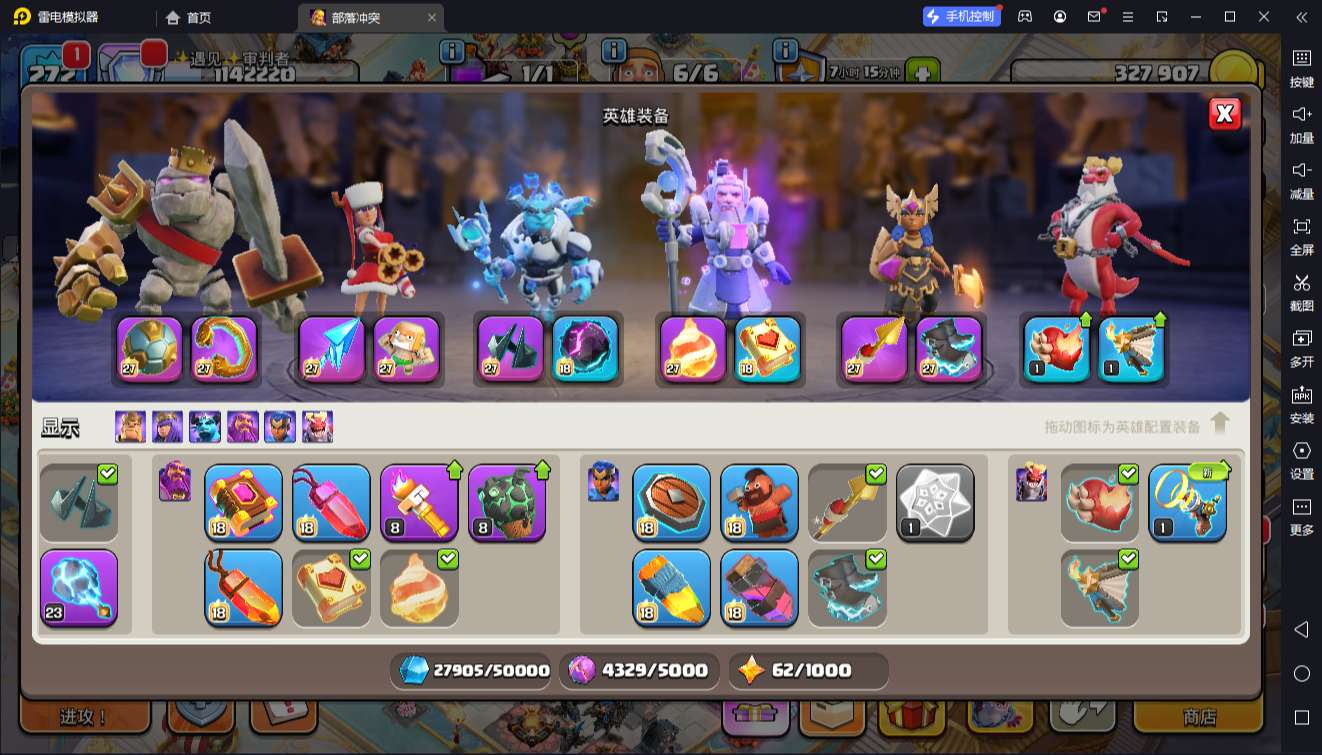This screenshot has height=755, width=1322.
Task: Select the Frozen Arrow equipped slot
Action: (331, 349)
